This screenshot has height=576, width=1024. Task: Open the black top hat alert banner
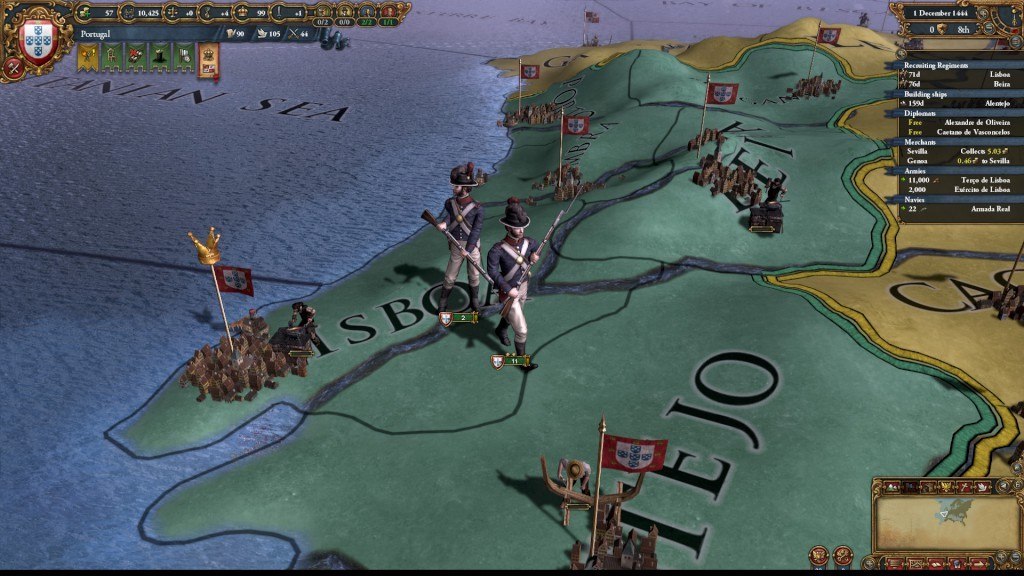(160, 58)
